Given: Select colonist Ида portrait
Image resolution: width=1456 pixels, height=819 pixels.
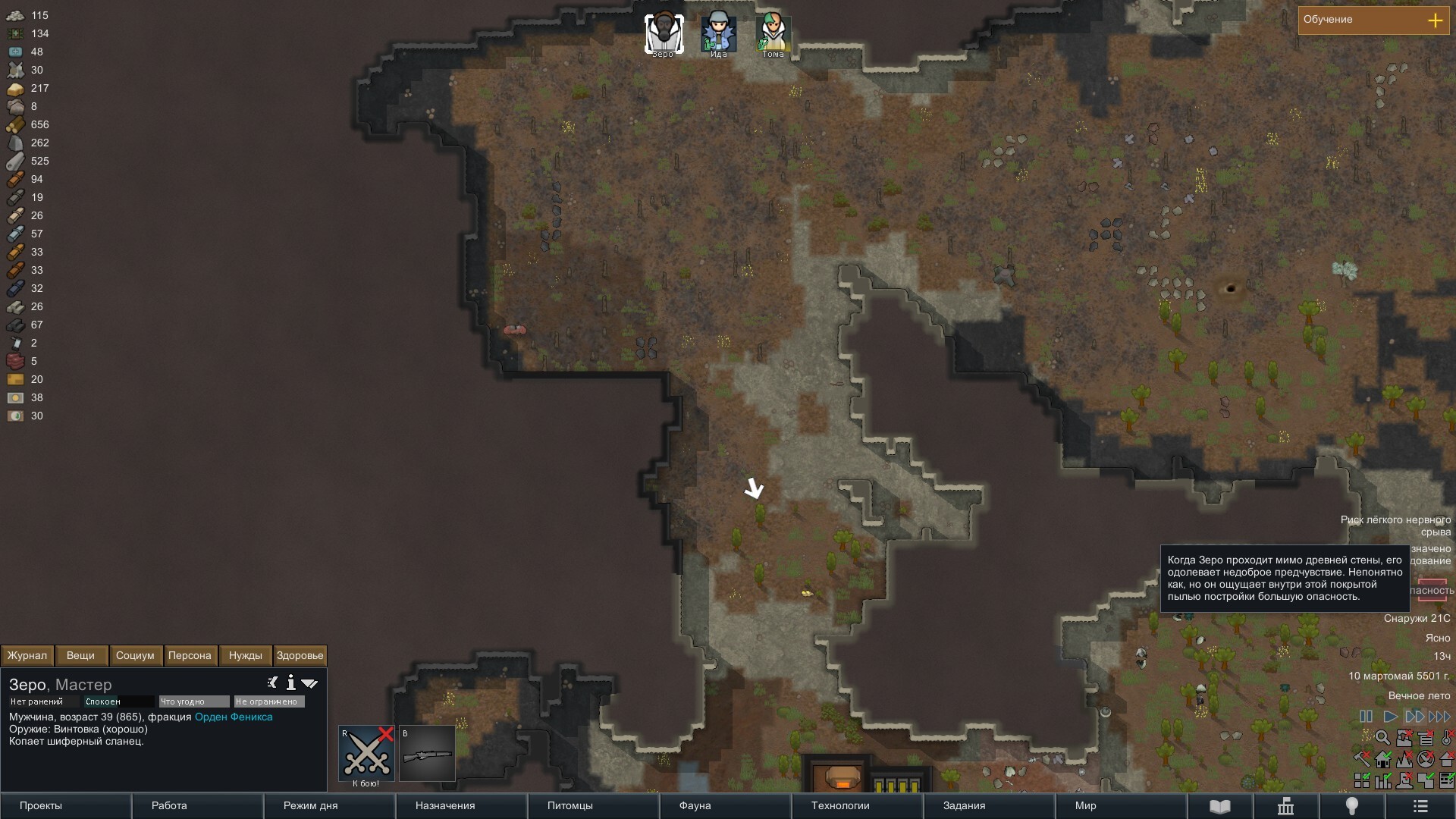Looking at the screenshot, I should pos(718,34).
